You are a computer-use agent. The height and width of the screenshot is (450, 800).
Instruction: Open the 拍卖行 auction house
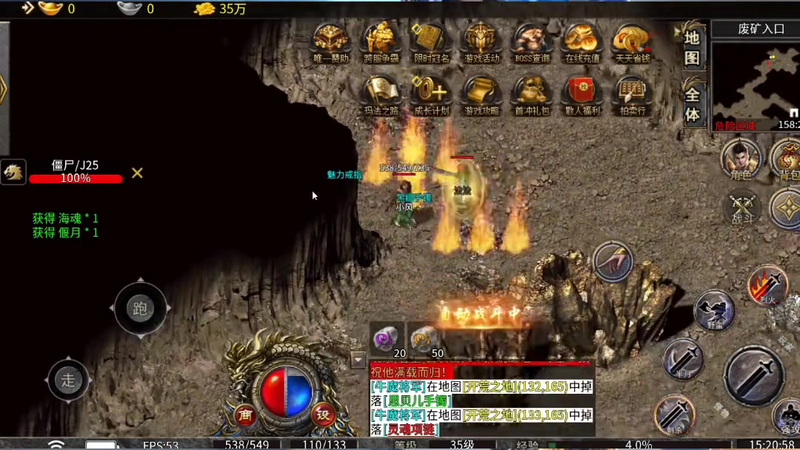(x=631, y=93)
